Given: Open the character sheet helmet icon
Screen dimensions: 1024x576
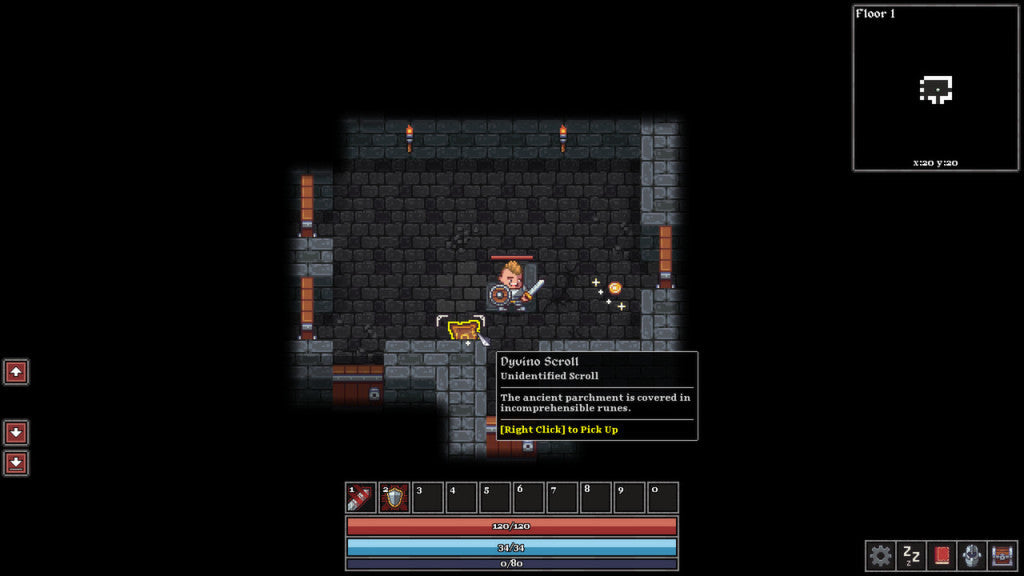Looking at the screenshot, I should 971,555.
